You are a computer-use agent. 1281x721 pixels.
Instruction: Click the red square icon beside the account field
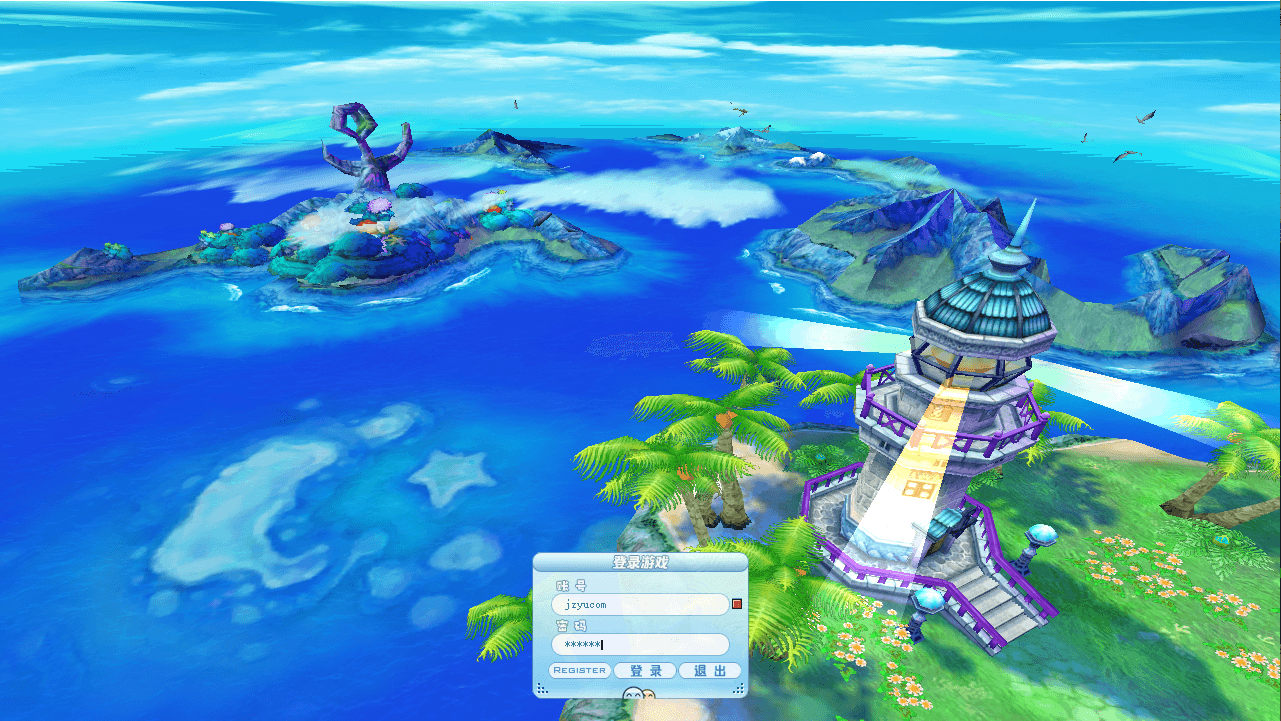(736, 603)
